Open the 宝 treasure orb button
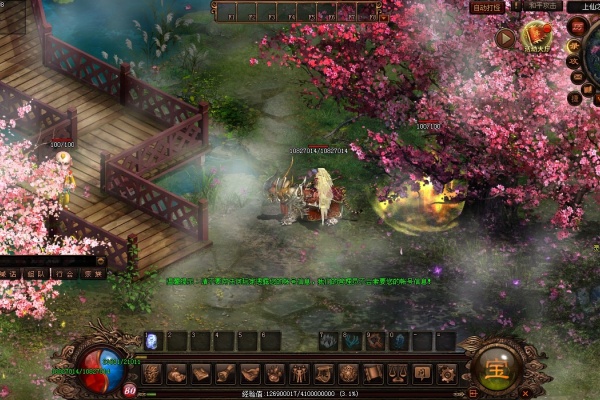 coord(494,369)
